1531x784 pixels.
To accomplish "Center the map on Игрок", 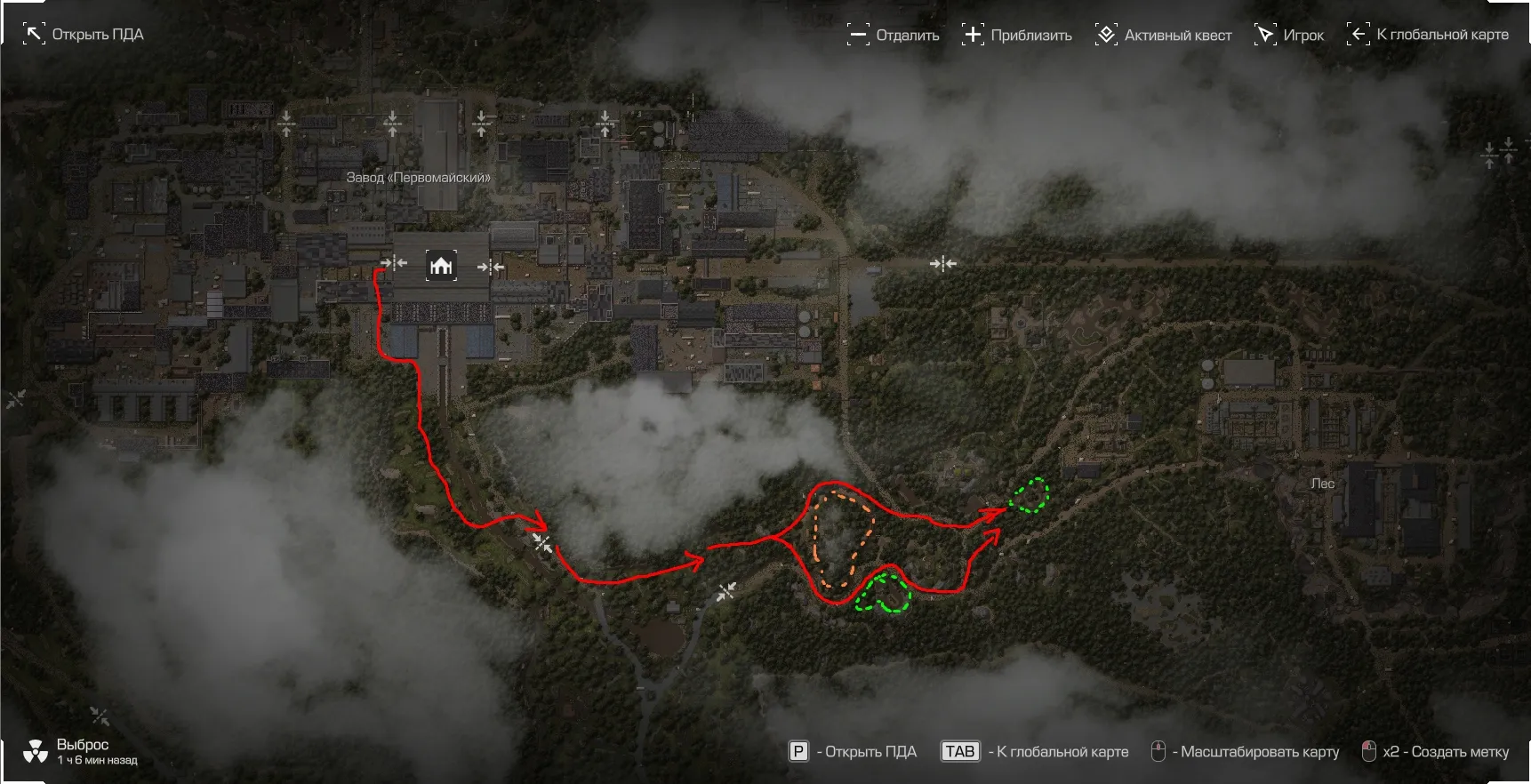I will click(x=1288, y=36).
